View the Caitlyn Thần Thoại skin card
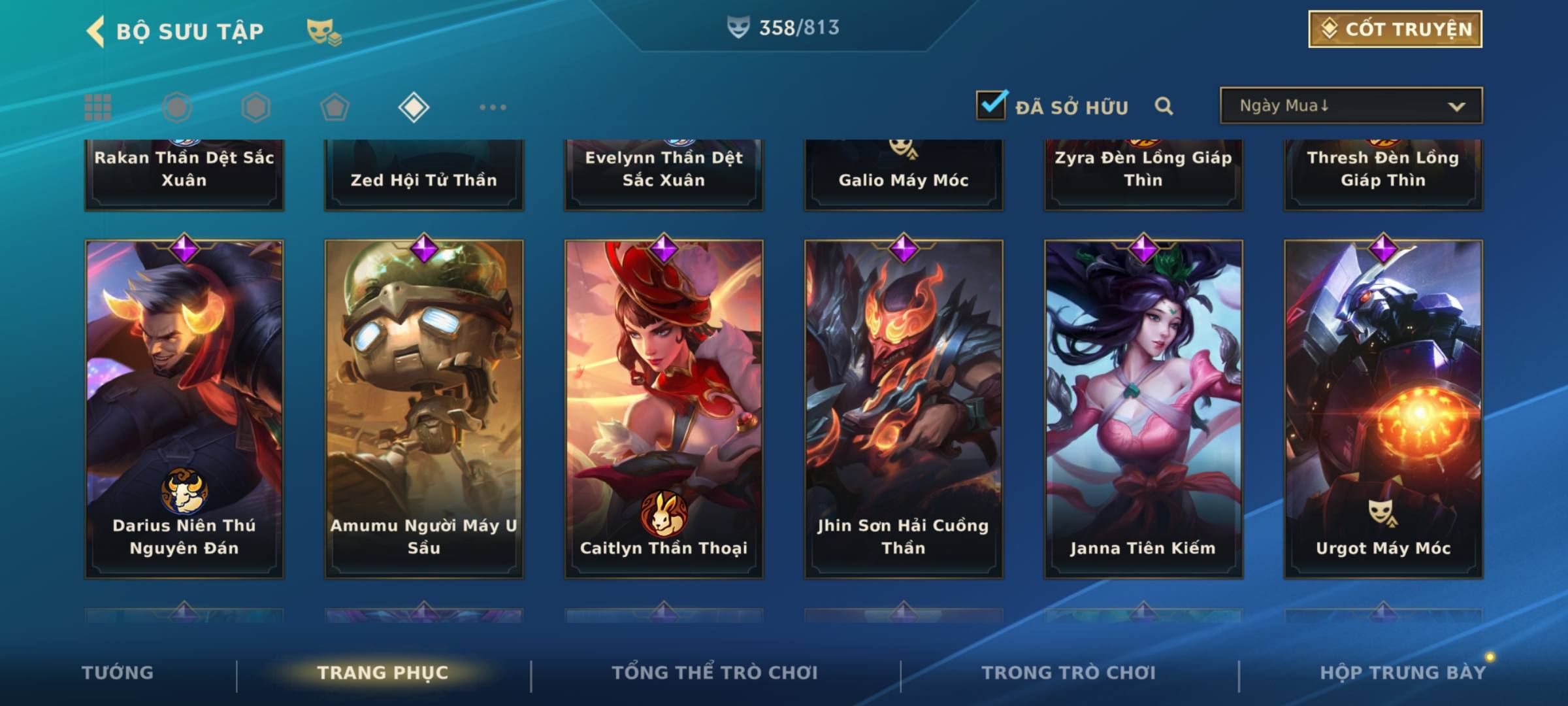This screenshot has width=1568, height=706. pos(664,409)
